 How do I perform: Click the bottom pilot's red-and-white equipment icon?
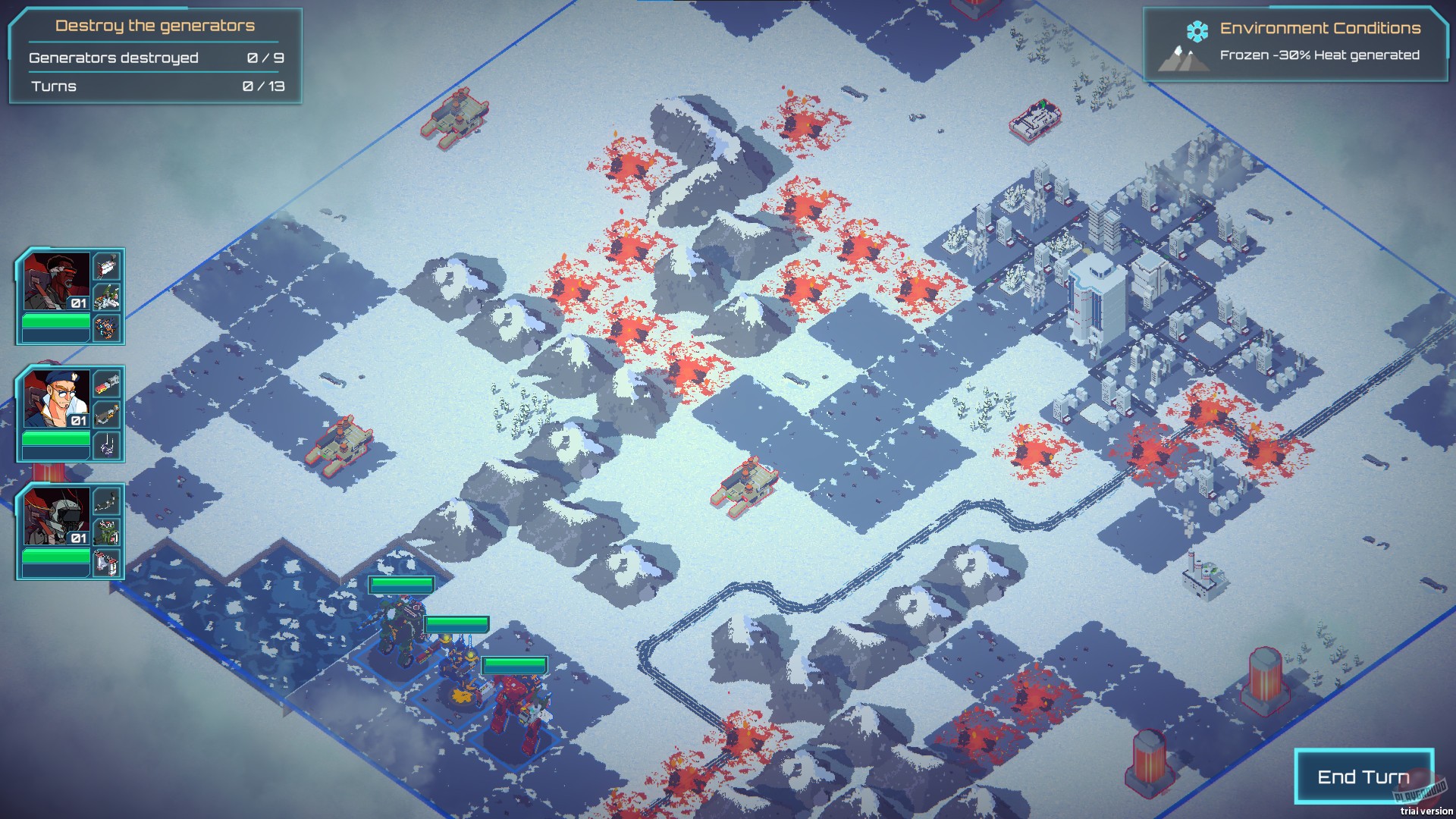[x=106, y=560]
